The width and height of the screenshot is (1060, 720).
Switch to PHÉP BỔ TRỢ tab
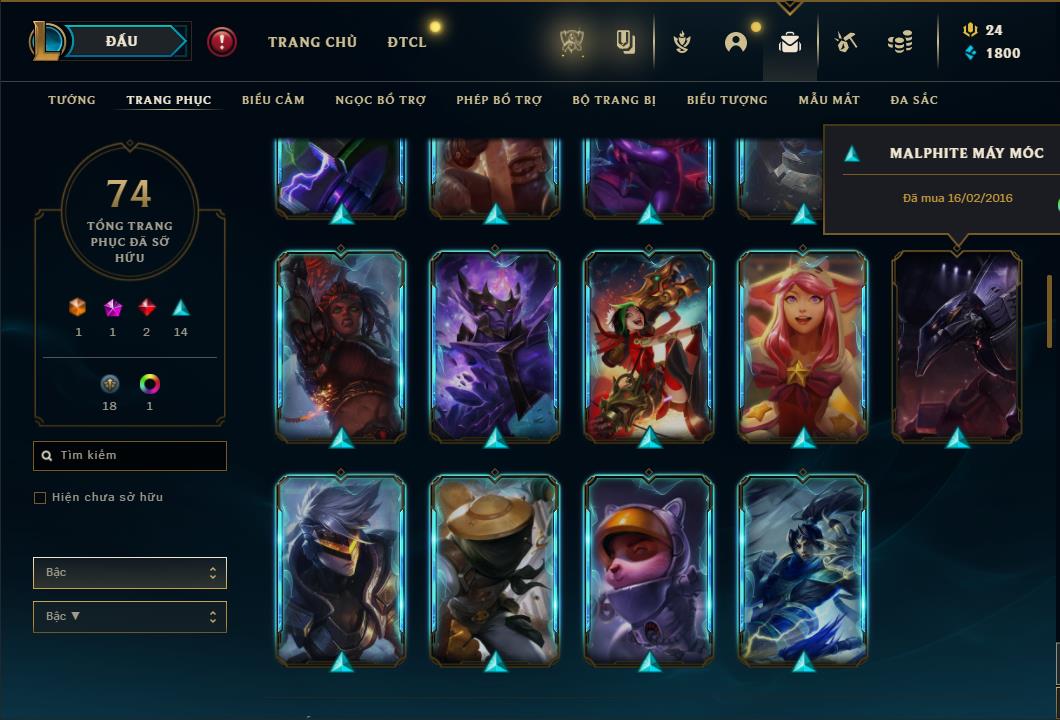(499, 100)
